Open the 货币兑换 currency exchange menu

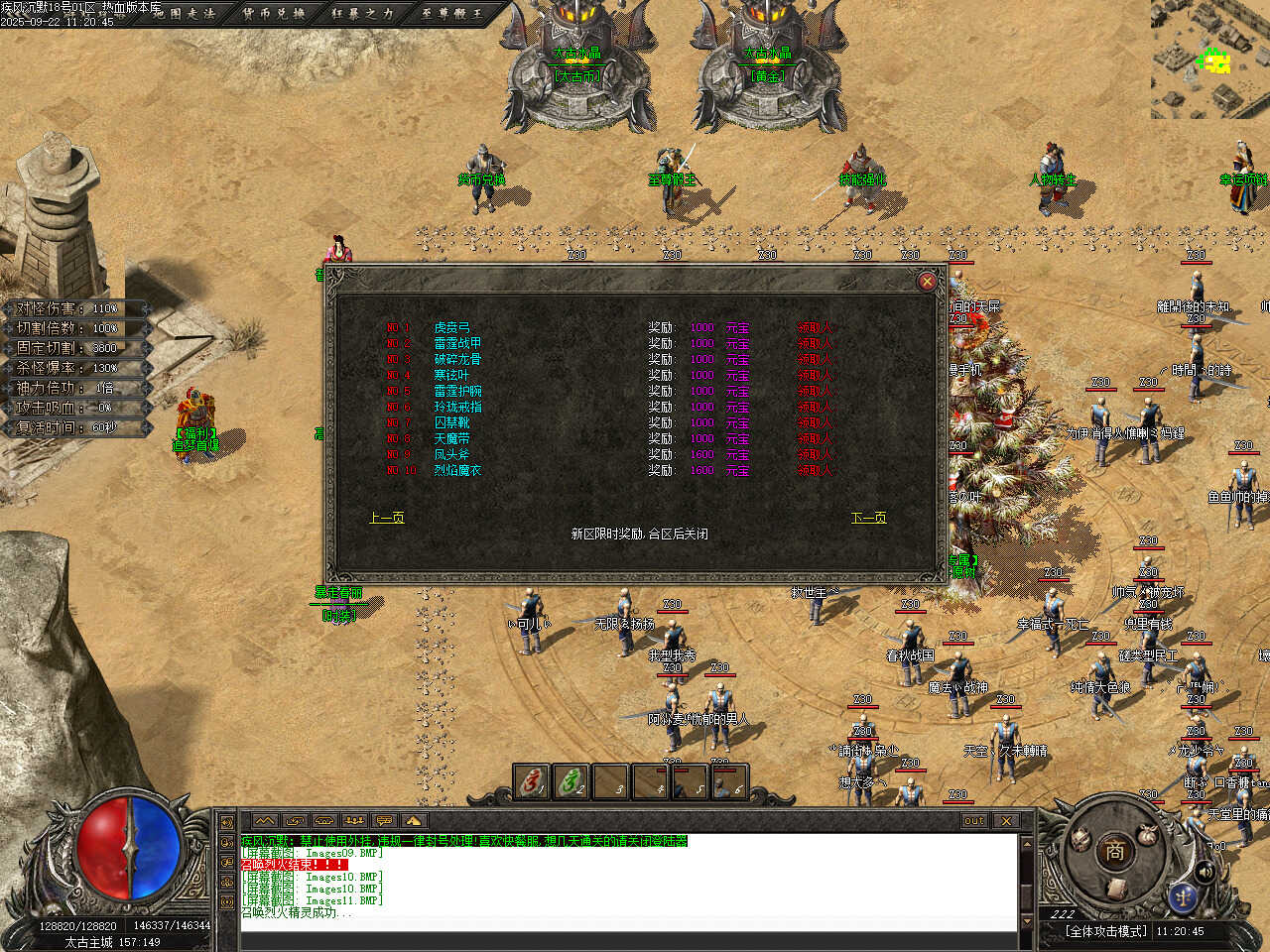pyautogui.click(x=274, y=13)
